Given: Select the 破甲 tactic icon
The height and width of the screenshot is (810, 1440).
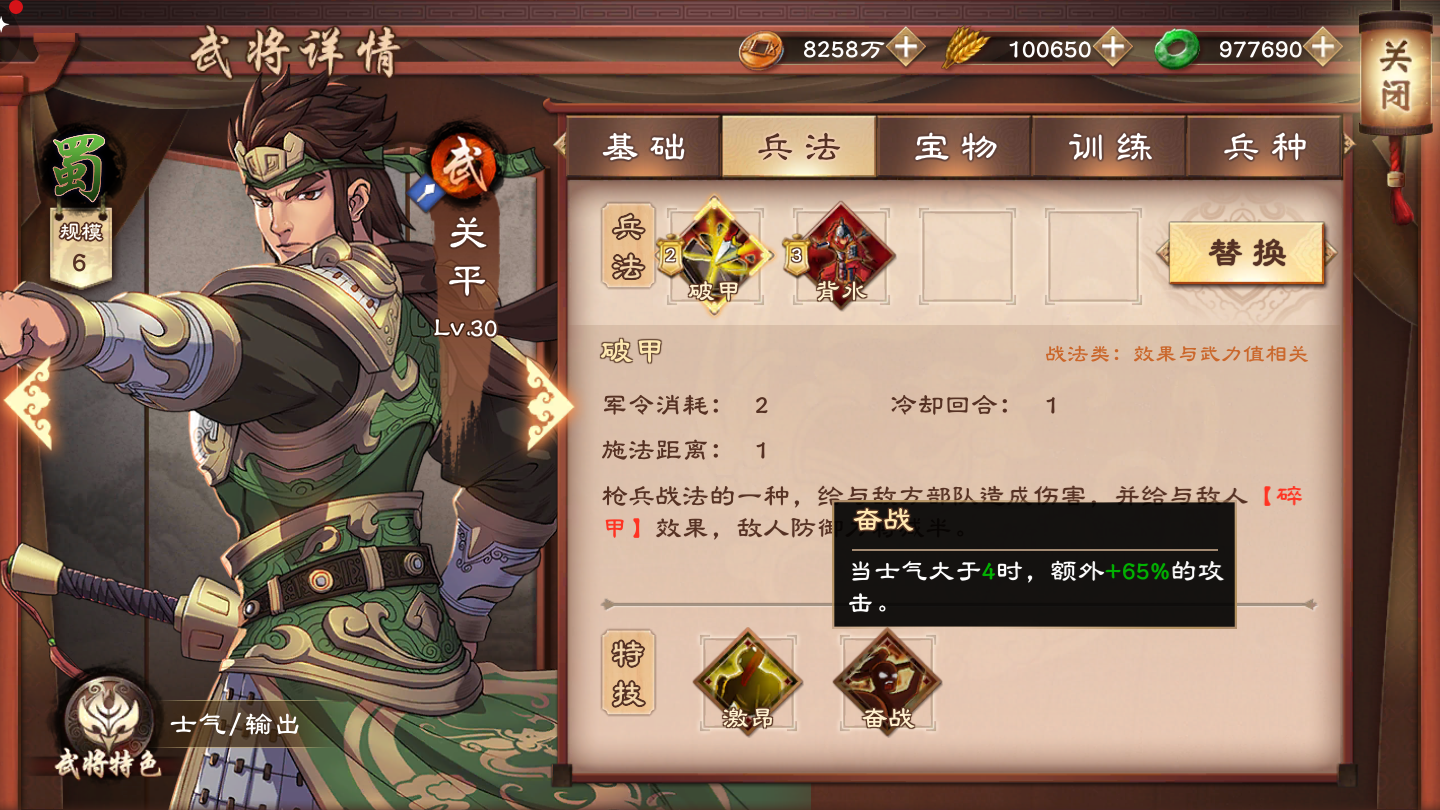Looking at the screenshot, I should (715, 255).
